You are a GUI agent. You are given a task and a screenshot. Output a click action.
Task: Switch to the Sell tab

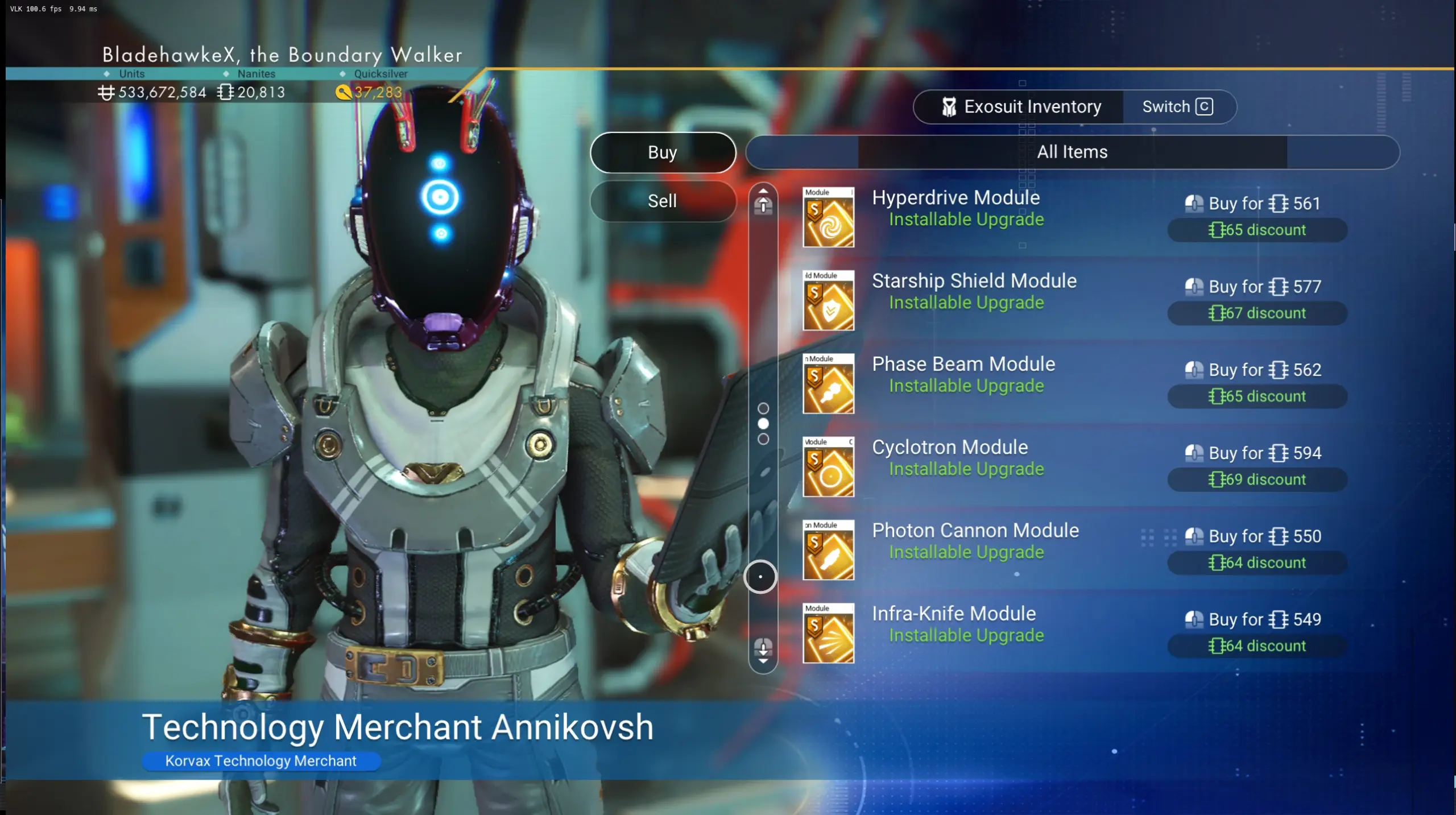pos(663,201)
